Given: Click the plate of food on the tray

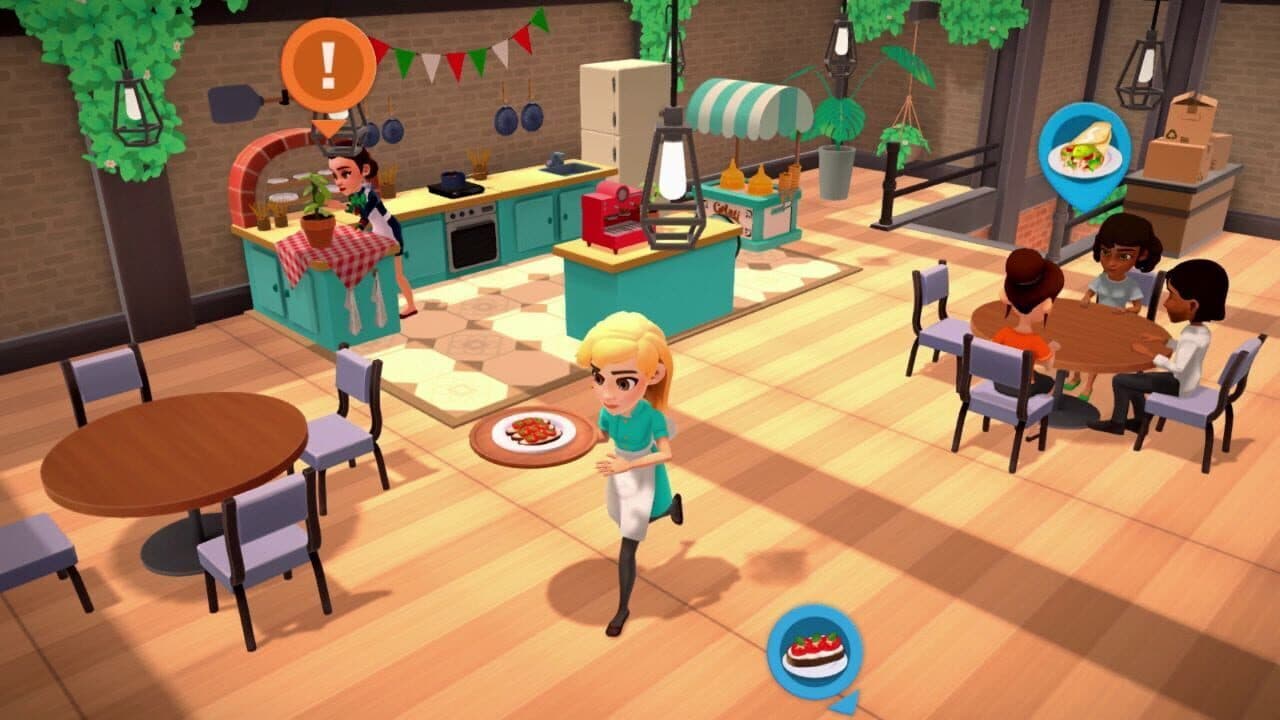Looking at the screenshot, I should [x=534, y=430].
